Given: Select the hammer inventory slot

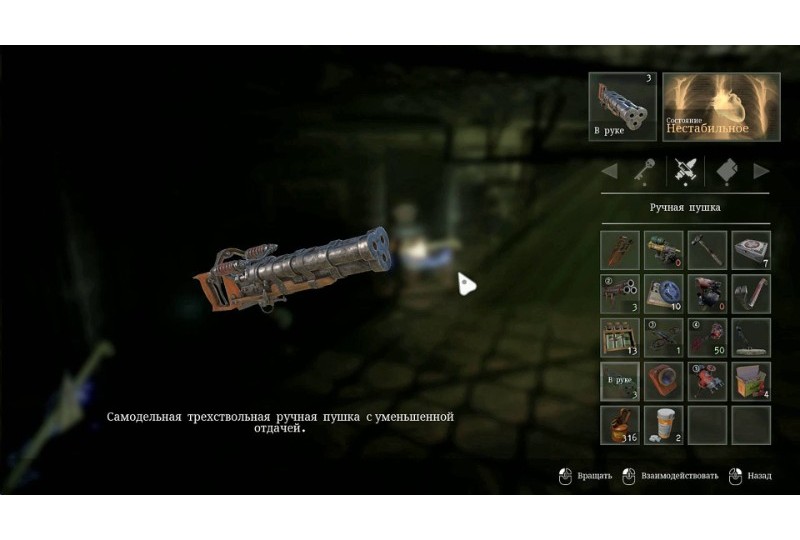Looking at the screenshot, I should 707,250.
